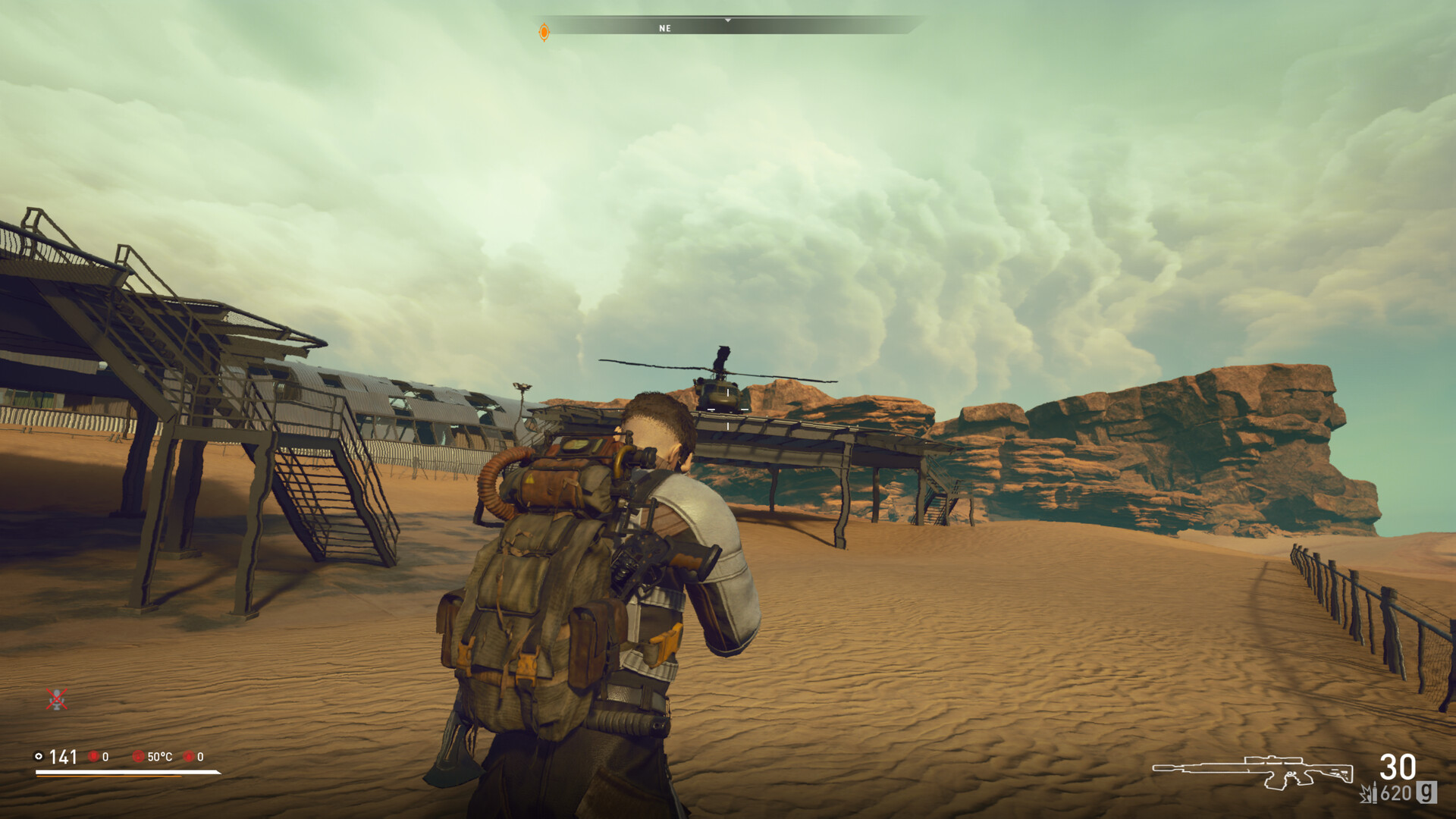The image size is (1456, 819).
Task: Click the NE label on the compass
Action: tap(665, 29)
